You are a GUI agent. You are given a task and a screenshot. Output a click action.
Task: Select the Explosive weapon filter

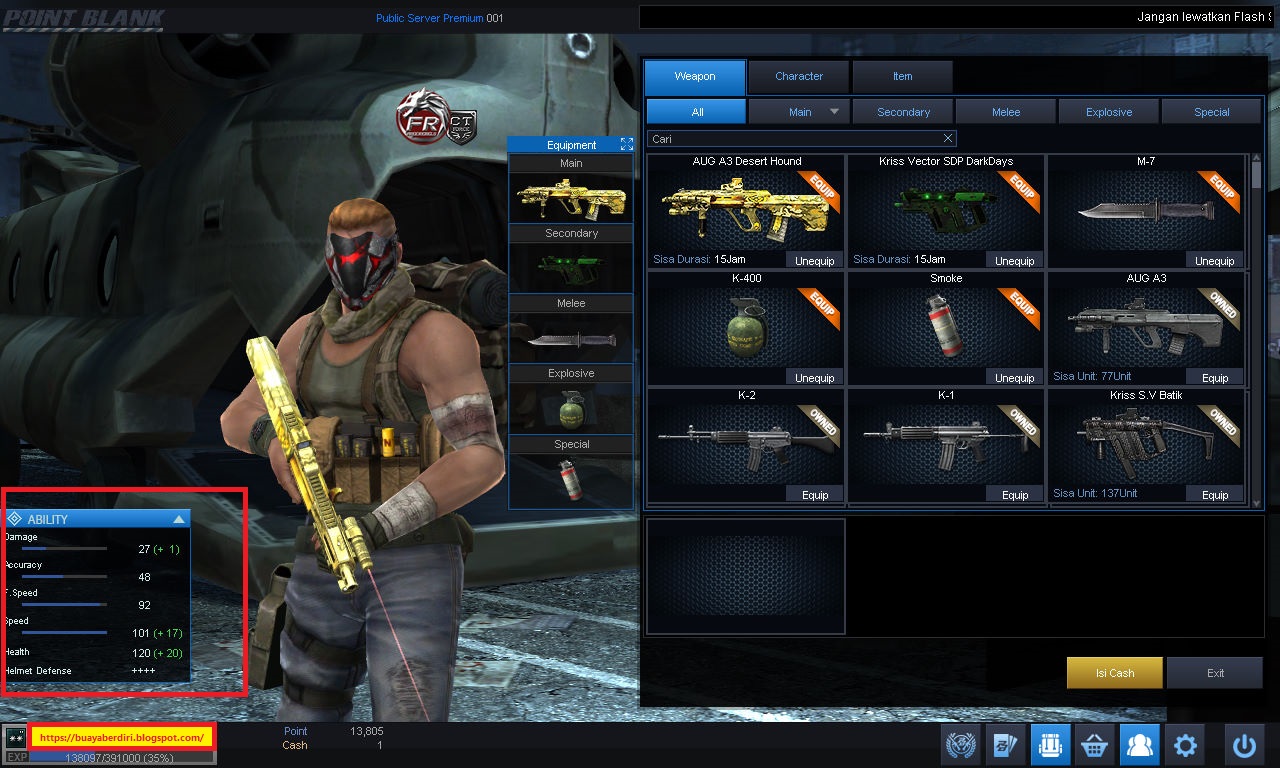[x=1108, y=111]
